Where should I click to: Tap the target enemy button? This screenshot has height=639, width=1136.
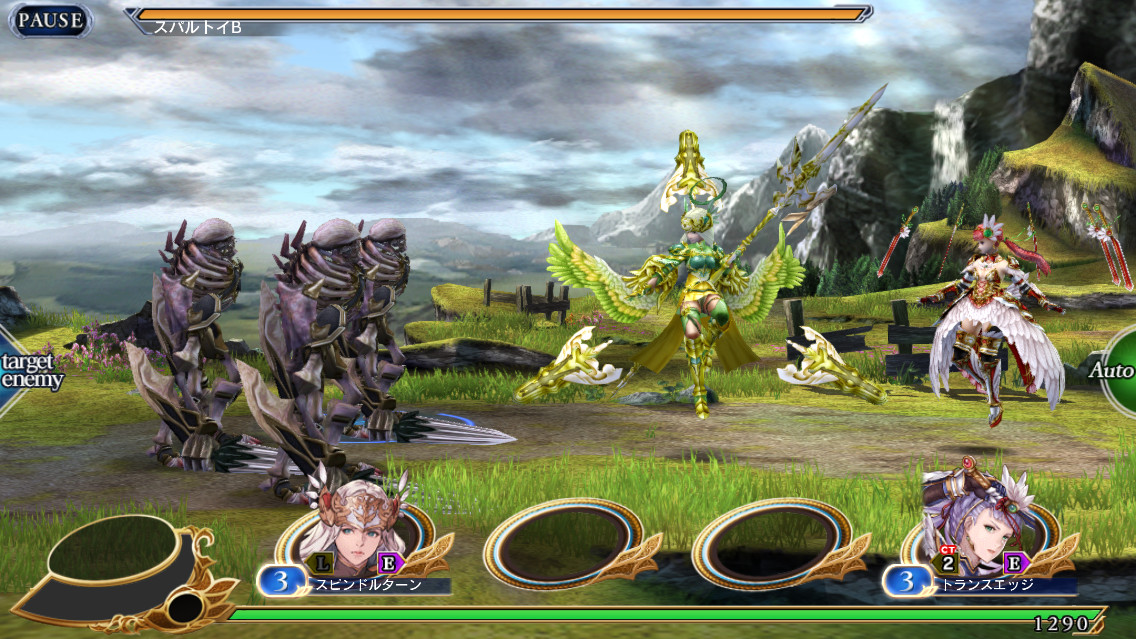point(28,371)
